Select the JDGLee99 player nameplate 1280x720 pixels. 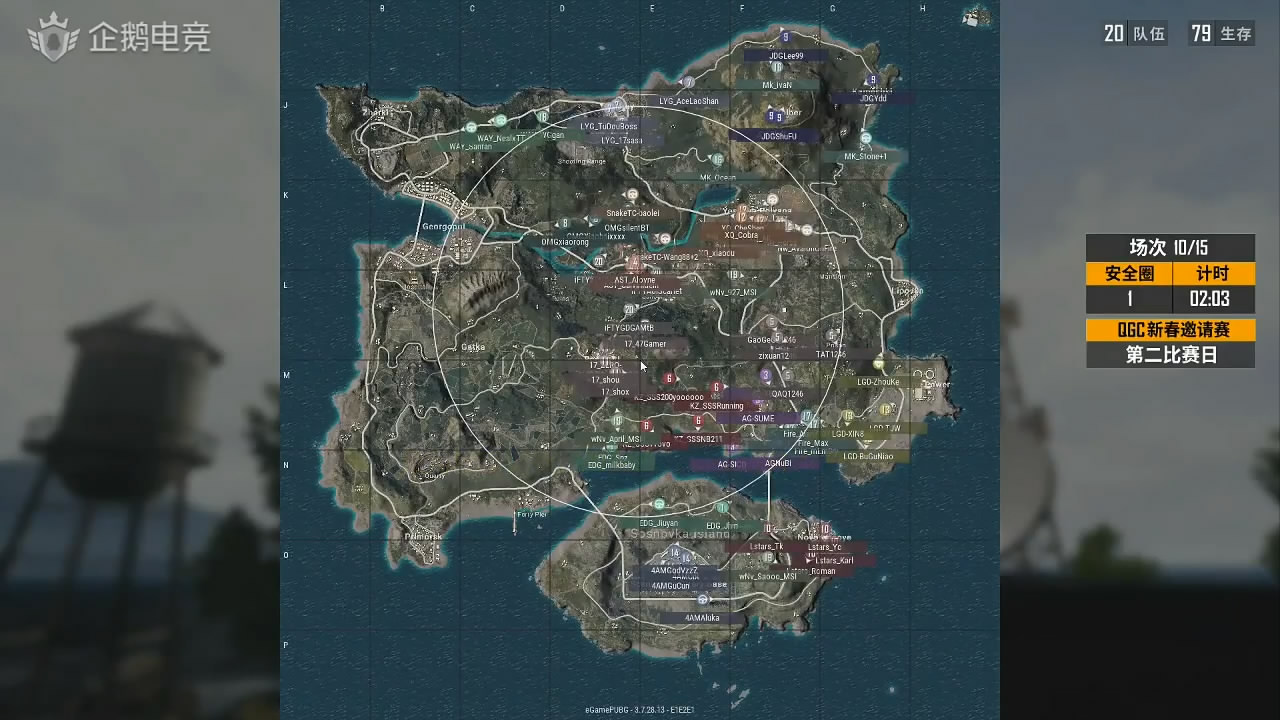click(786, 57)
